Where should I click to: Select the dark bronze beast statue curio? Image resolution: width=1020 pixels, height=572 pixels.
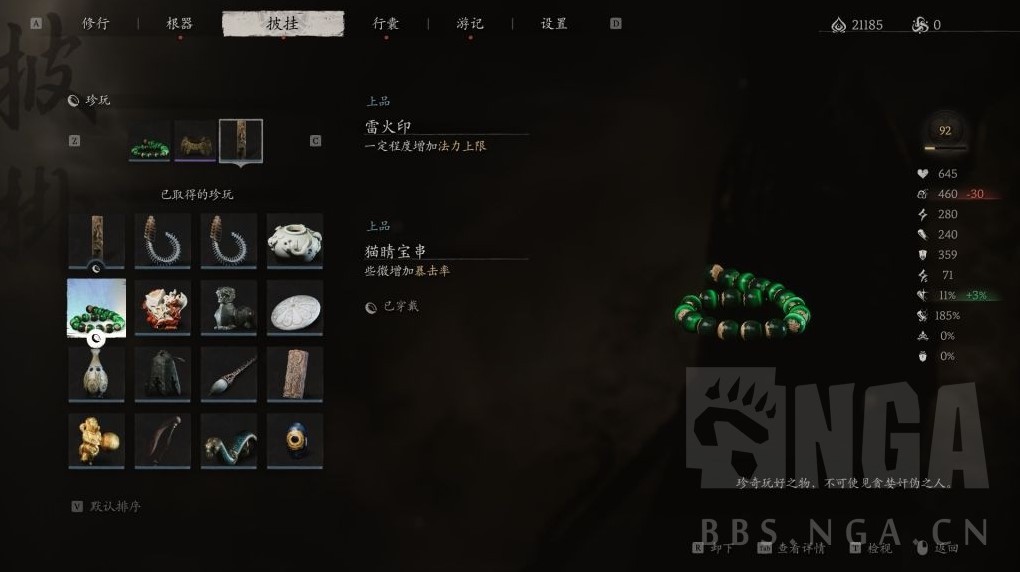click(229, 307)
